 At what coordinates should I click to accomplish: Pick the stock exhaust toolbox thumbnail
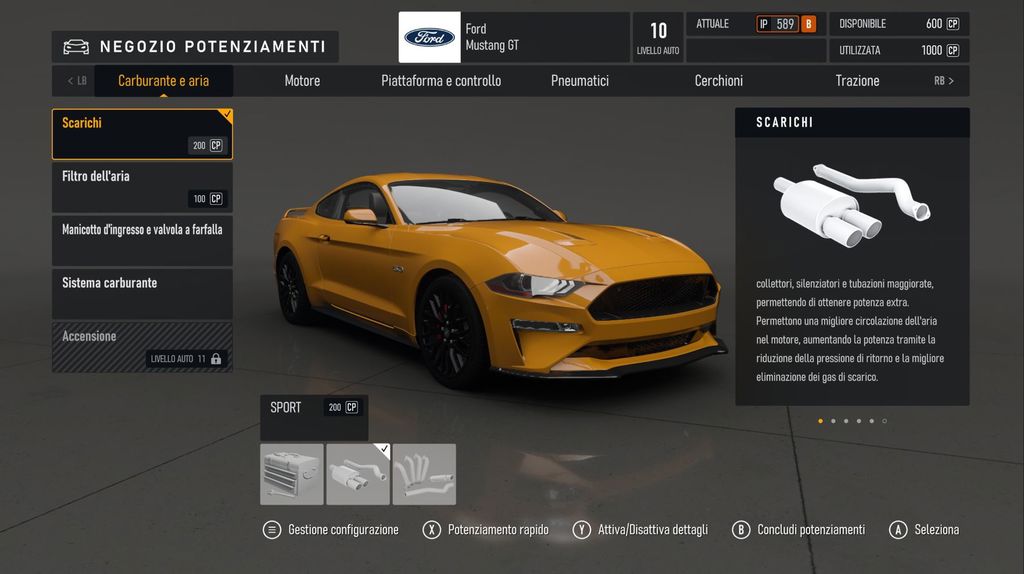click(292, 474)
